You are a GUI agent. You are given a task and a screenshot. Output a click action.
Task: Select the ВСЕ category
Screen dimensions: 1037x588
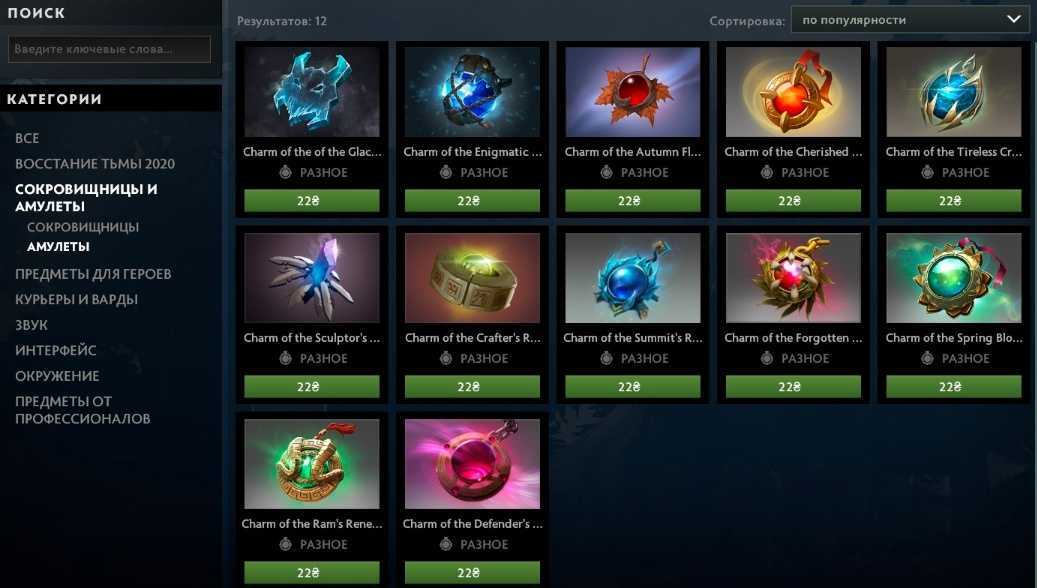coord(27,138)
